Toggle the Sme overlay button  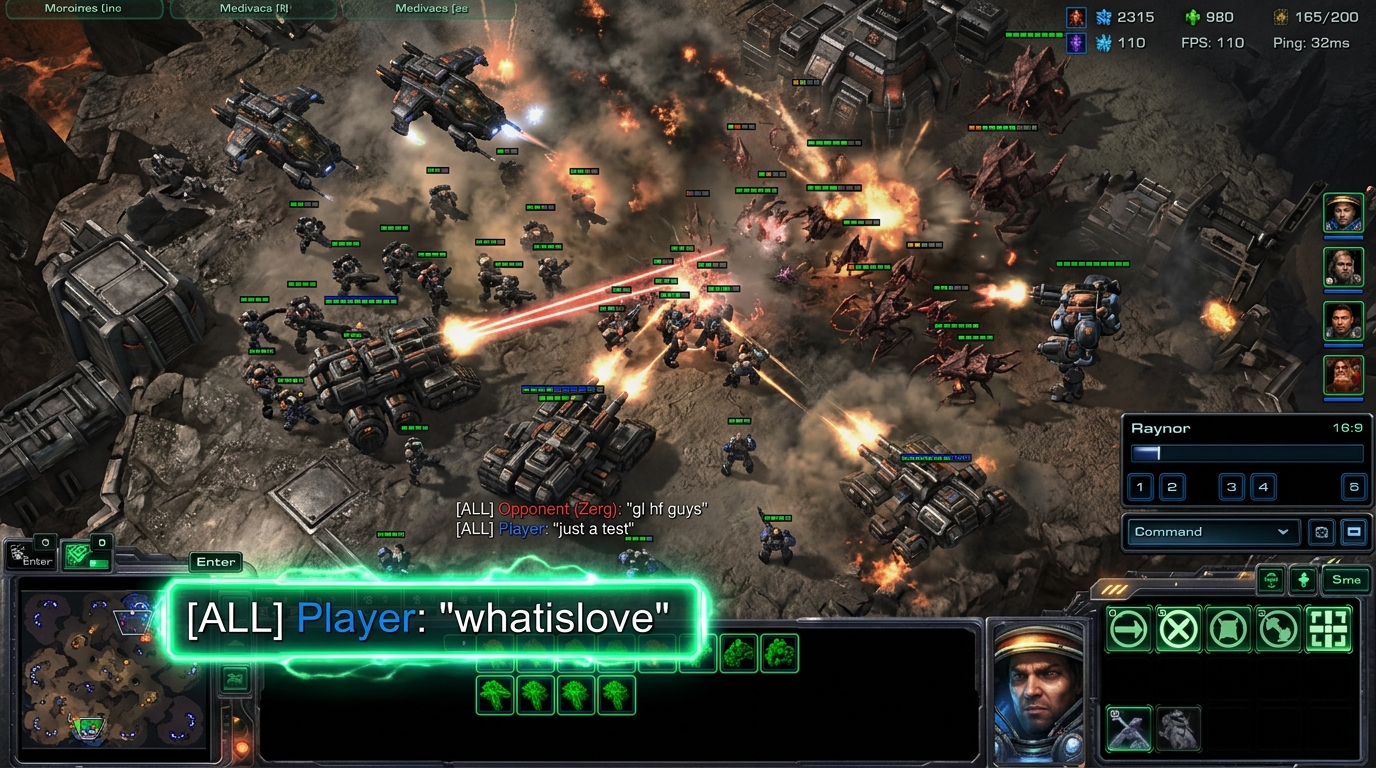coord(1345,579)
